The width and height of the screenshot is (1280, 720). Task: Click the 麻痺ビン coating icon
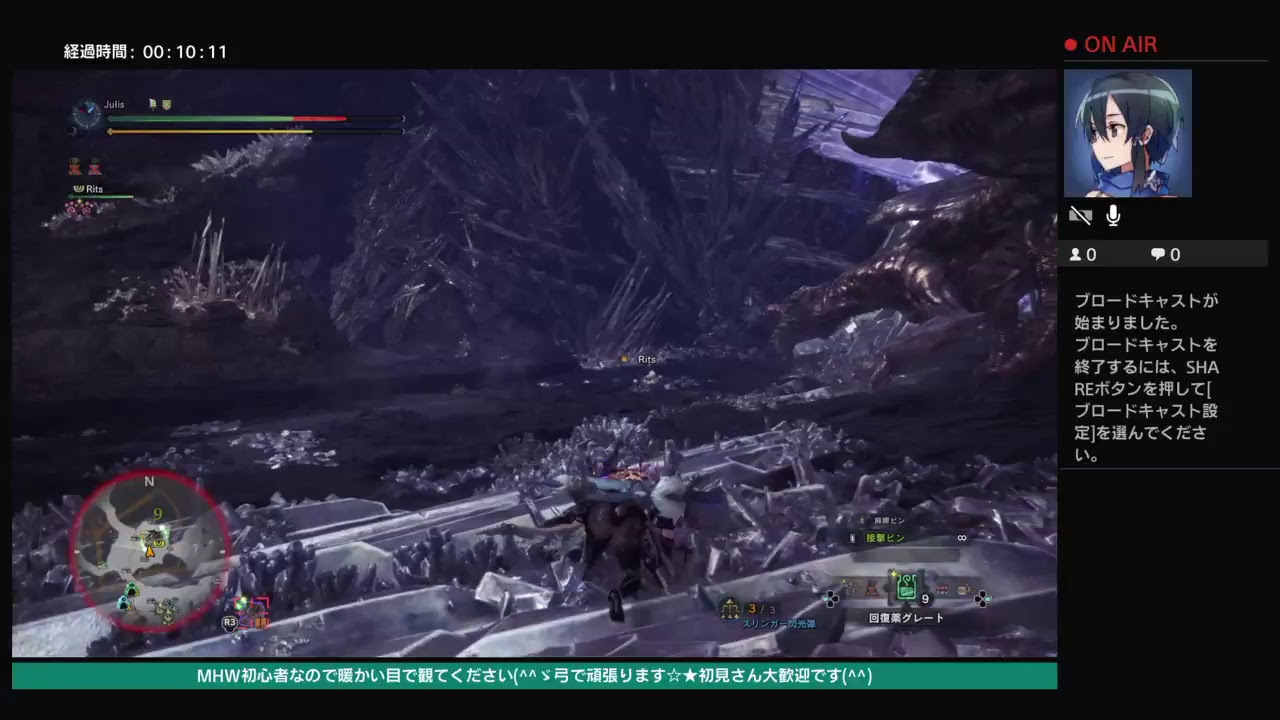click(x=861, y=519)
